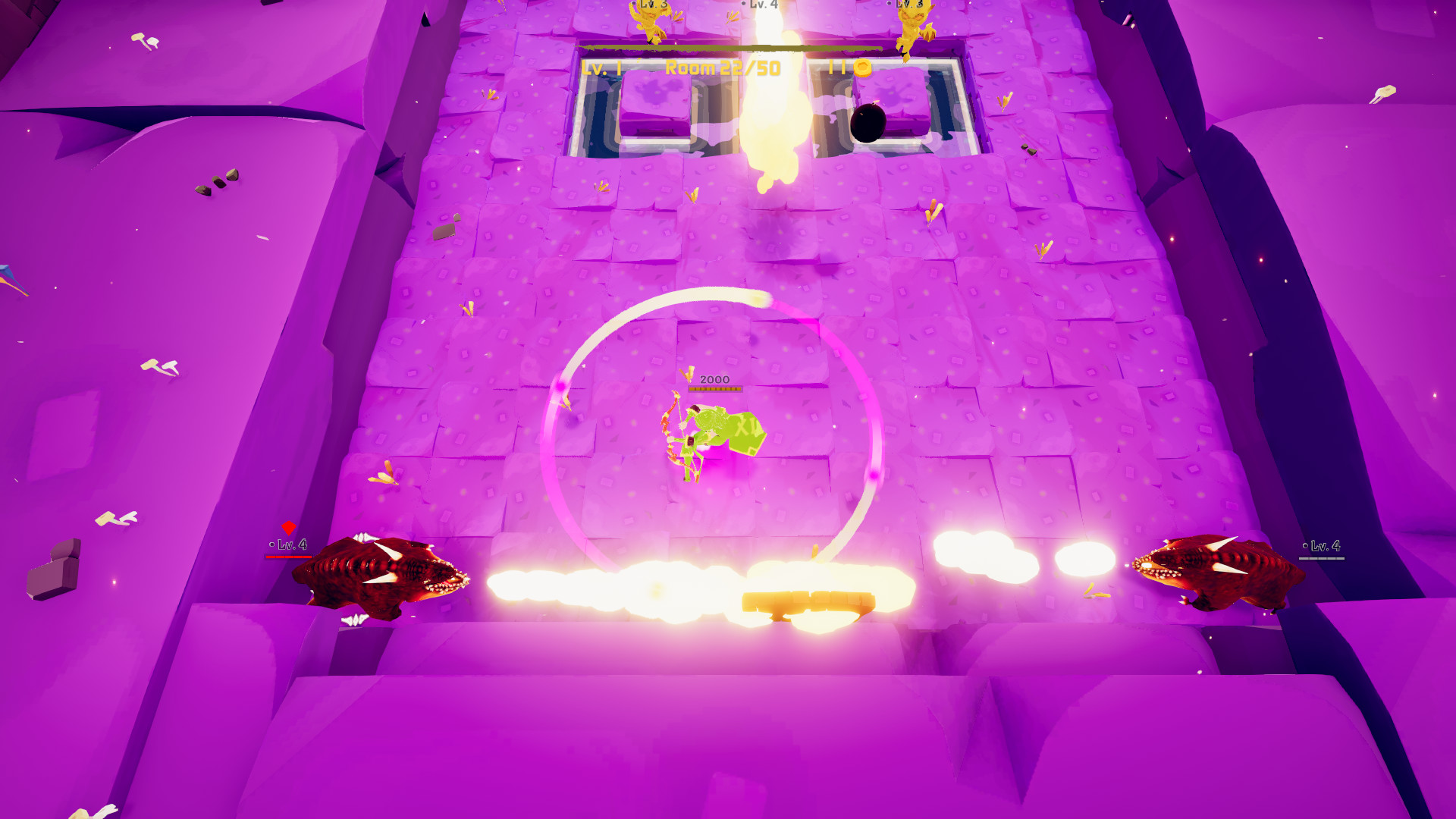Click the Lv. 4 label above the right monster
This screenshot has width=1456, height=819.
(x=1325, y=544)
